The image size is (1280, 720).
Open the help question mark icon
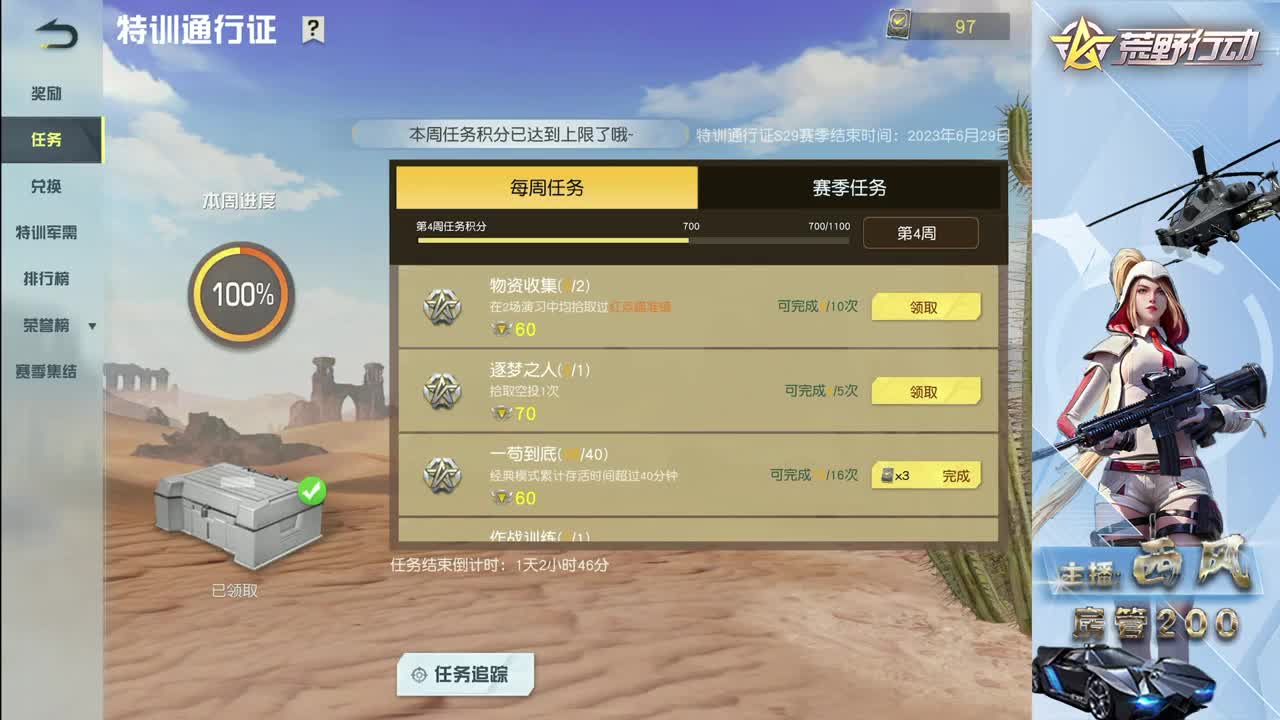click(315, 30)
